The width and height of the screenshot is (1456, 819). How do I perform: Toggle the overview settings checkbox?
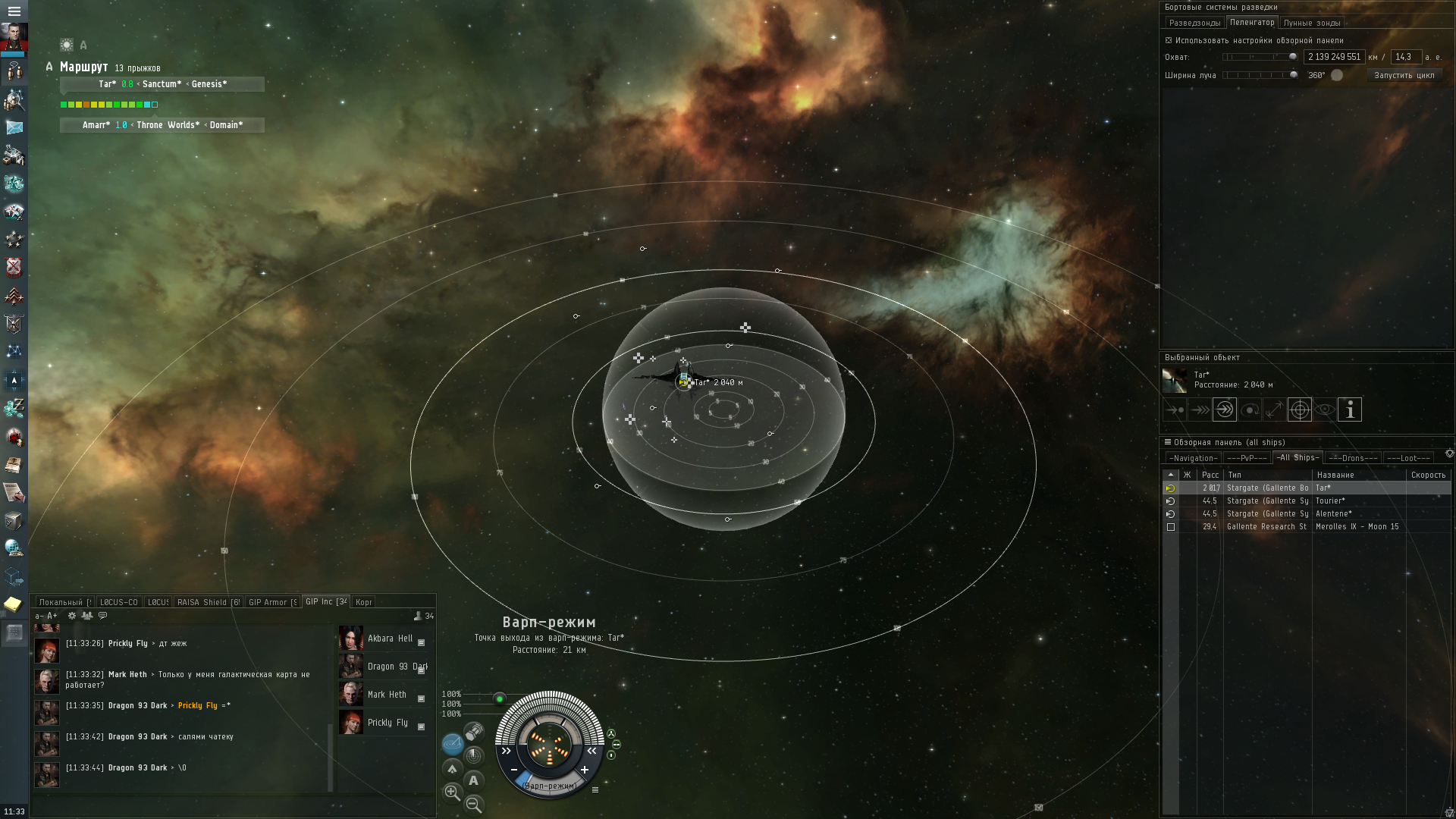point(1169,40)
